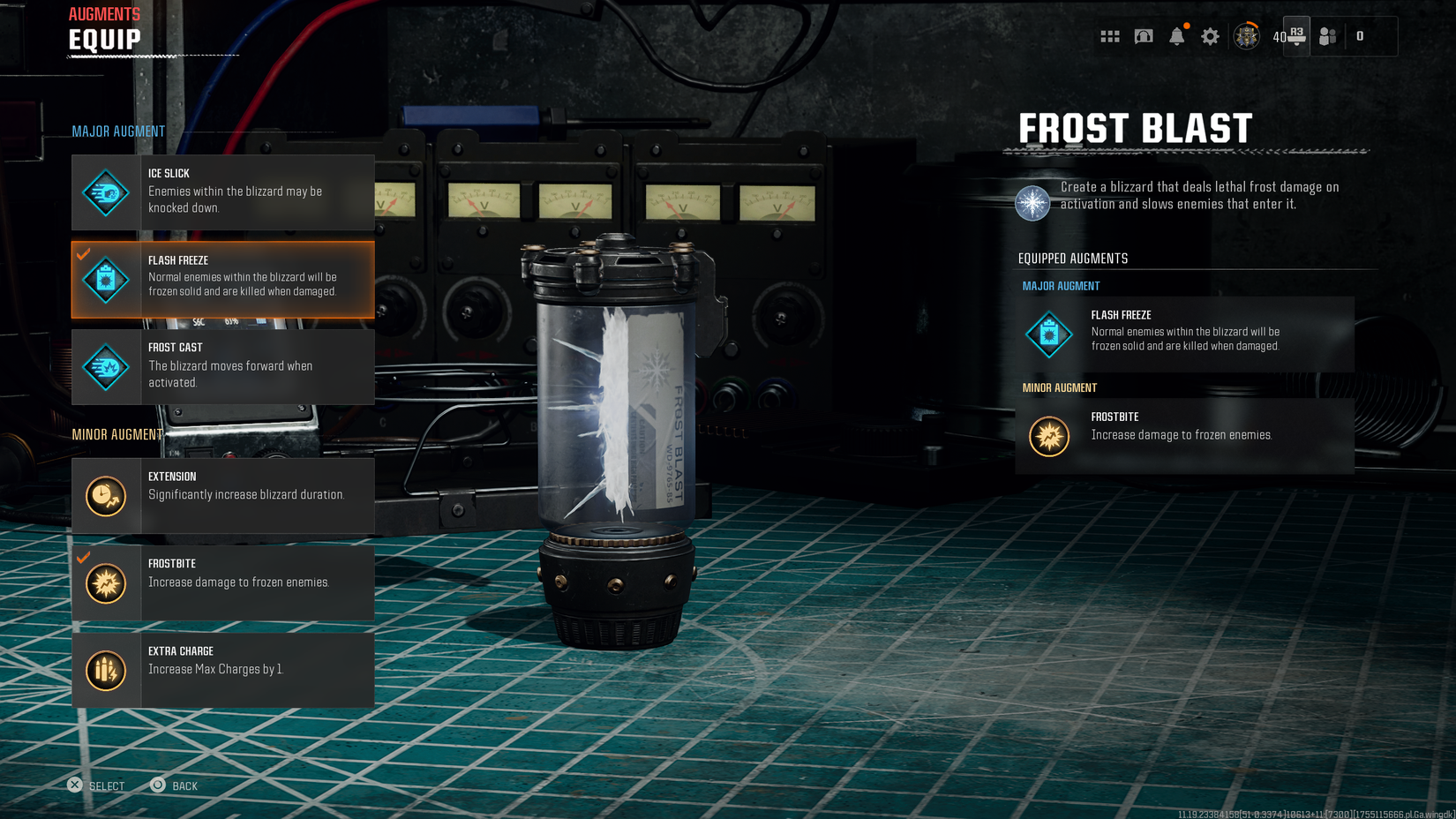This screenshot has height=819, width=1456.
Task: Open the Augments menu label
Action: (x=103, y=13)
